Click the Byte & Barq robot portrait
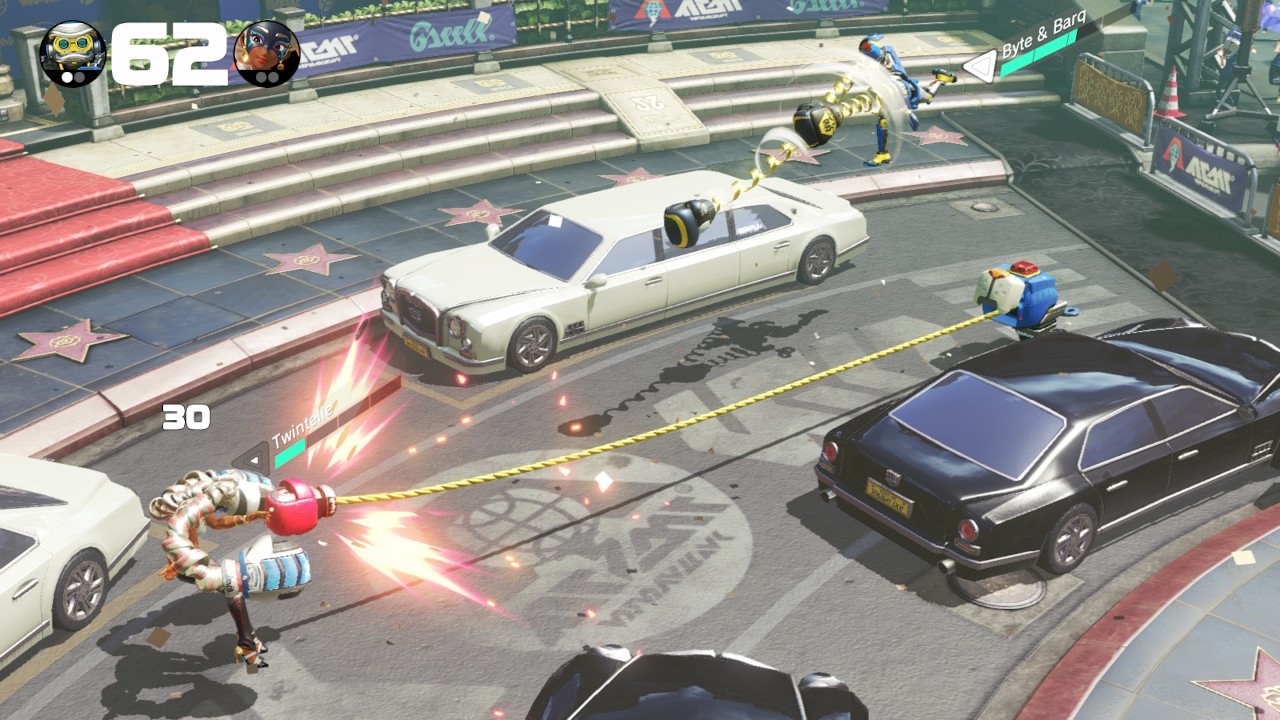Screen dimensions: 1280x720 point(72,53)
